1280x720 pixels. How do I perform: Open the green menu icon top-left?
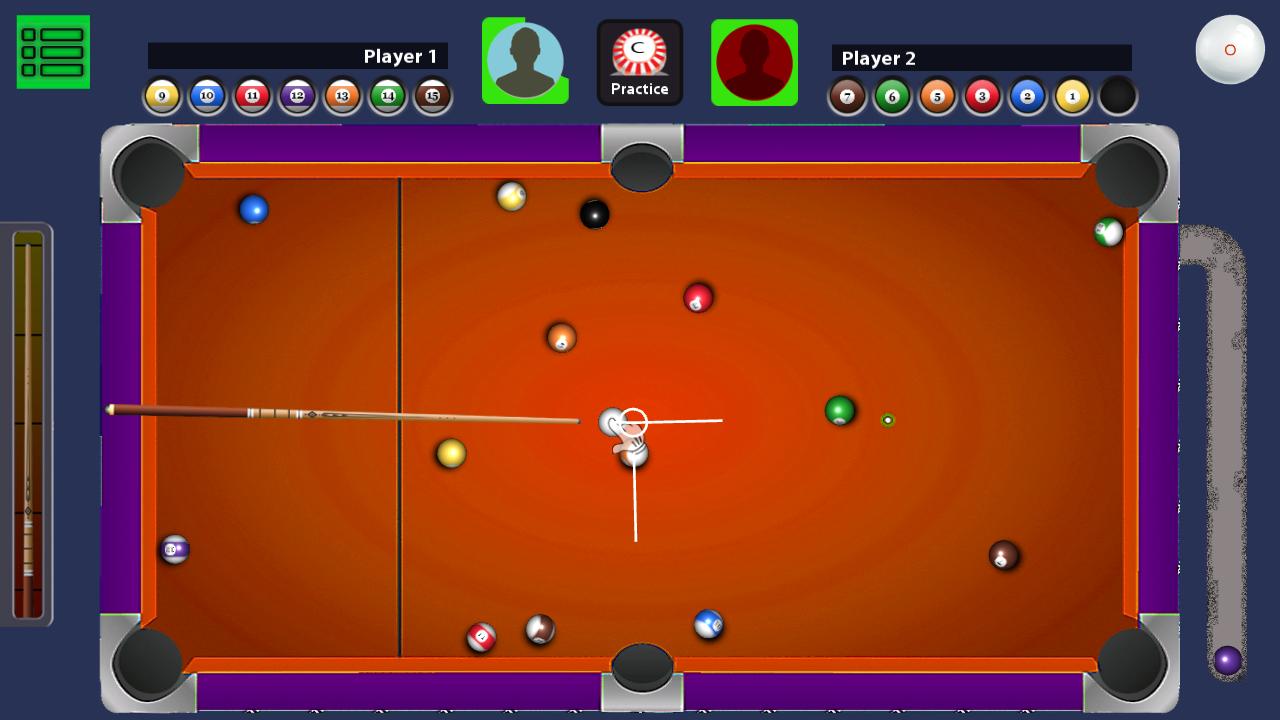pyautogui.click(x=52, y=51)
